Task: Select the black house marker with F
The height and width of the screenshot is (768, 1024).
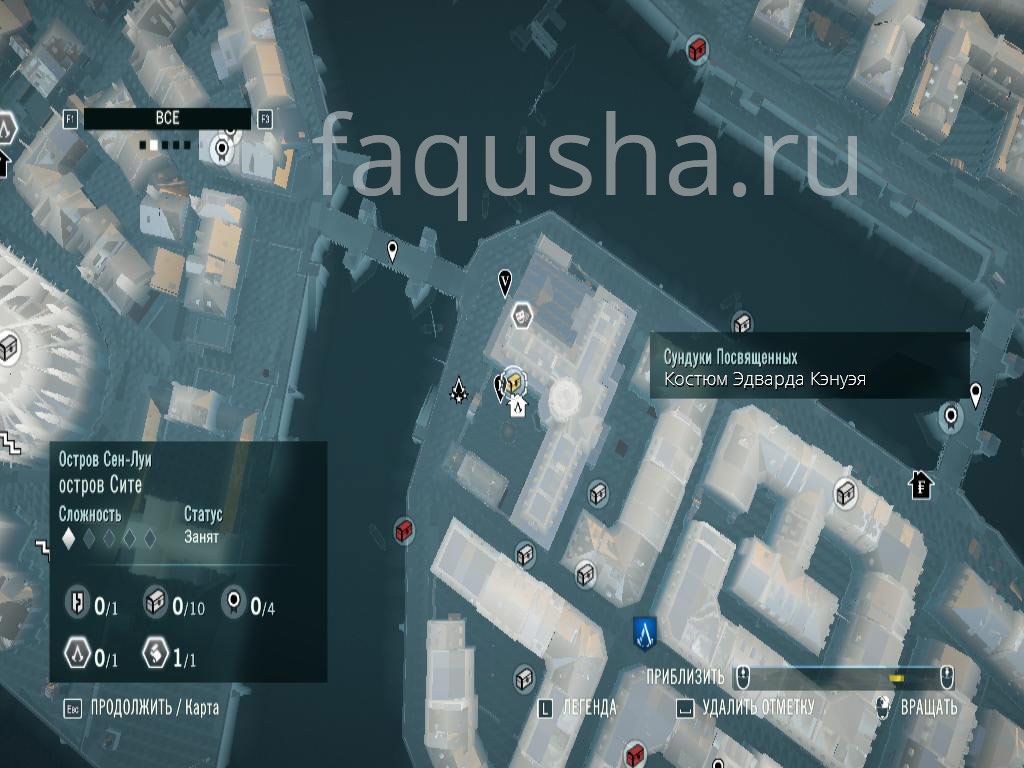Action: pyautogui.click(x=921, y=486)
